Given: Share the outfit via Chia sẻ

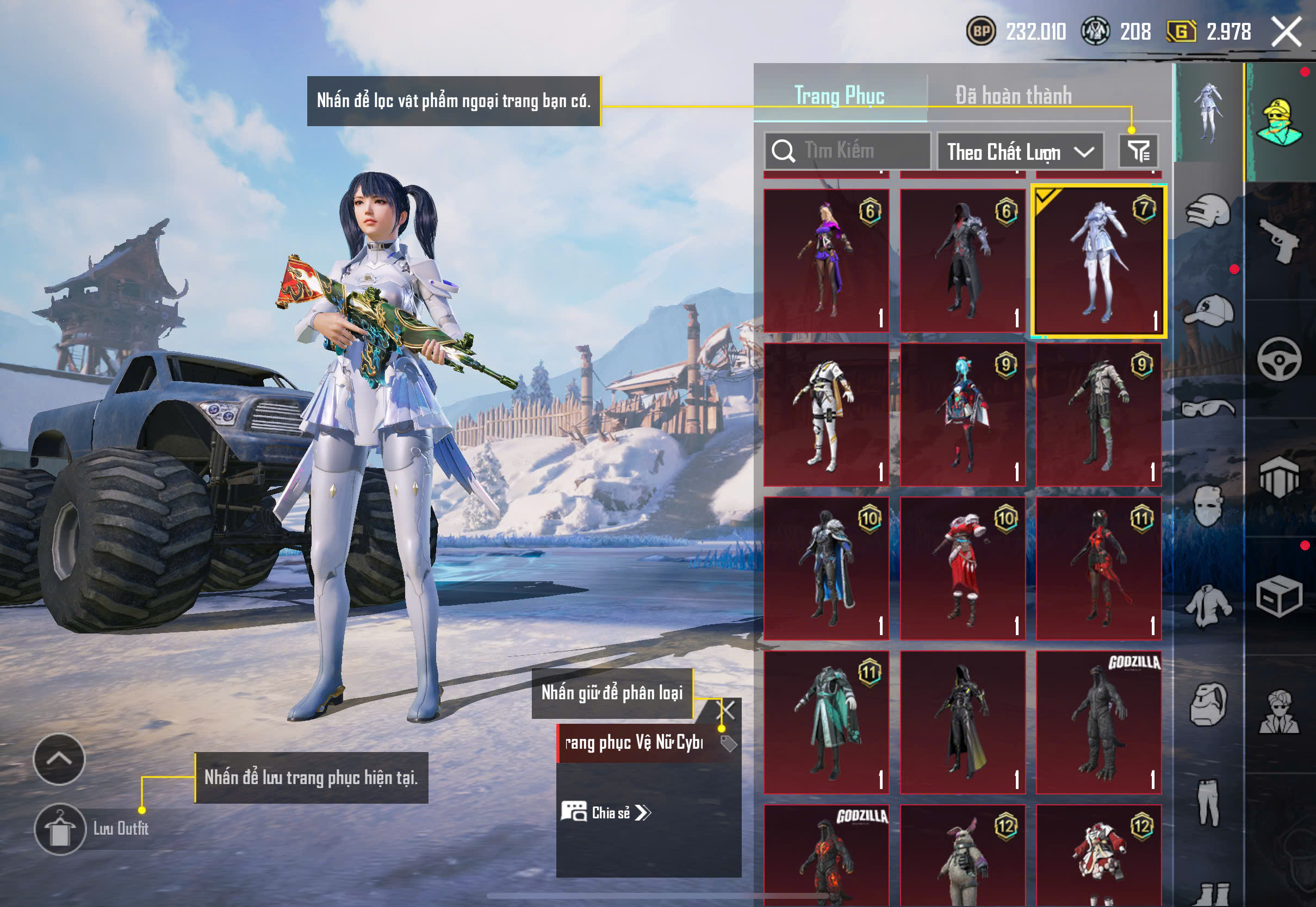Looking at the screenshot, I should pos(606,813).
